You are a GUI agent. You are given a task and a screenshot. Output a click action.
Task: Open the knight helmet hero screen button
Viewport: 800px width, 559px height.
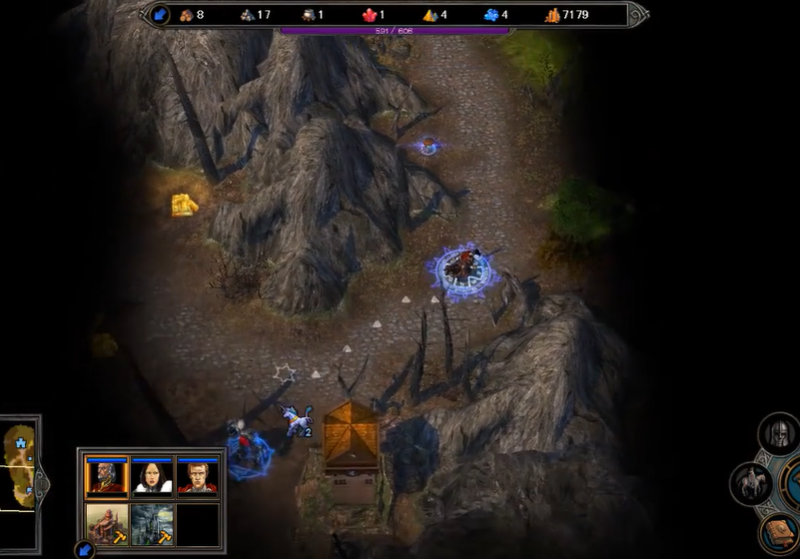779,435
